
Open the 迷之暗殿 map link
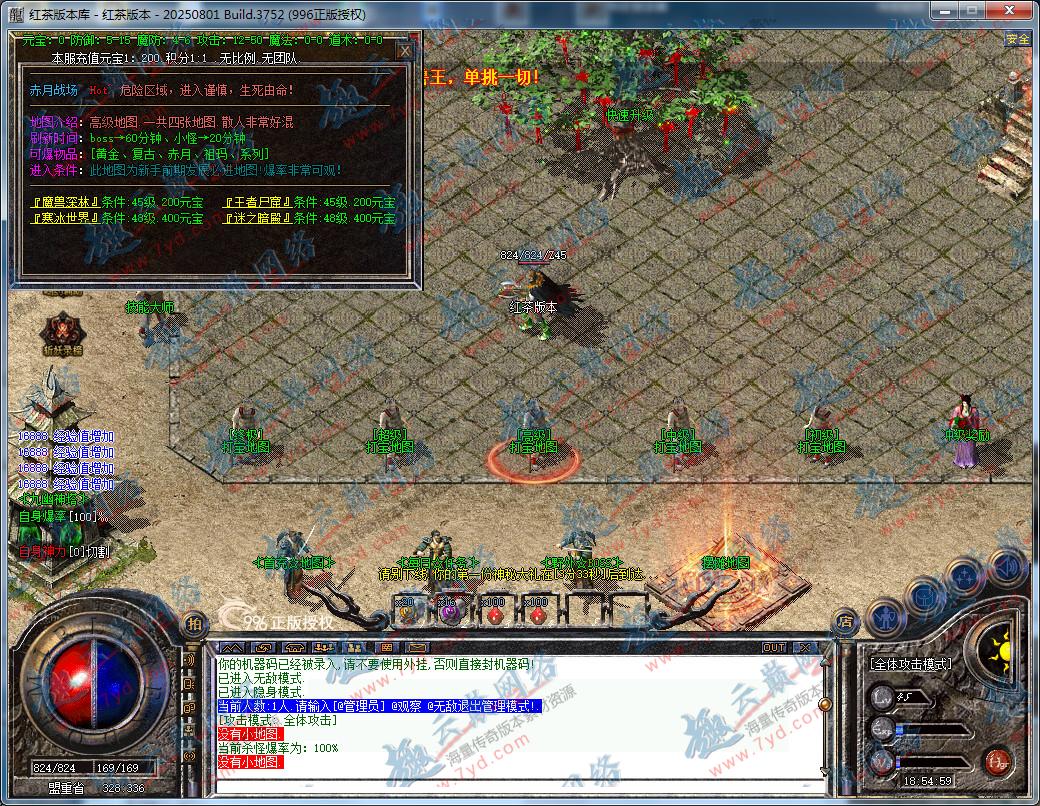[257, 218]
